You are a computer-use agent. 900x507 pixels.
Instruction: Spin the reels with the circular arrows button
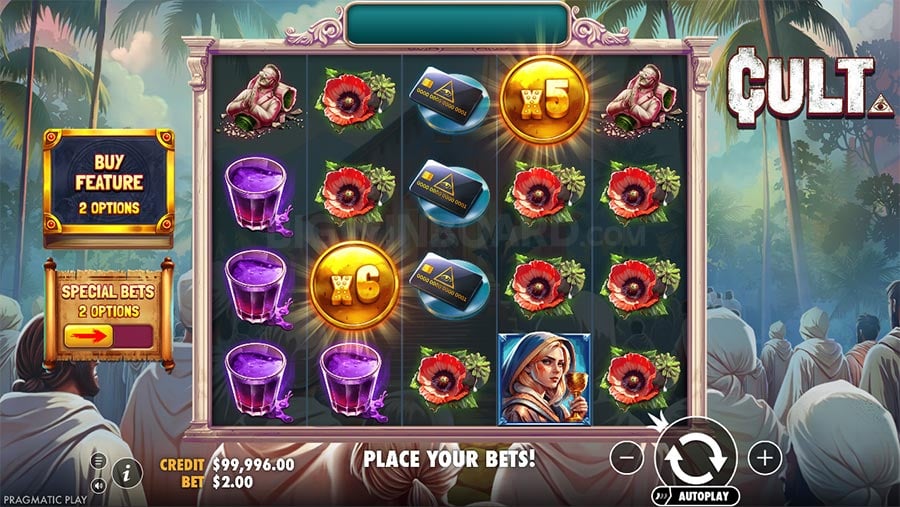[696, 458]
